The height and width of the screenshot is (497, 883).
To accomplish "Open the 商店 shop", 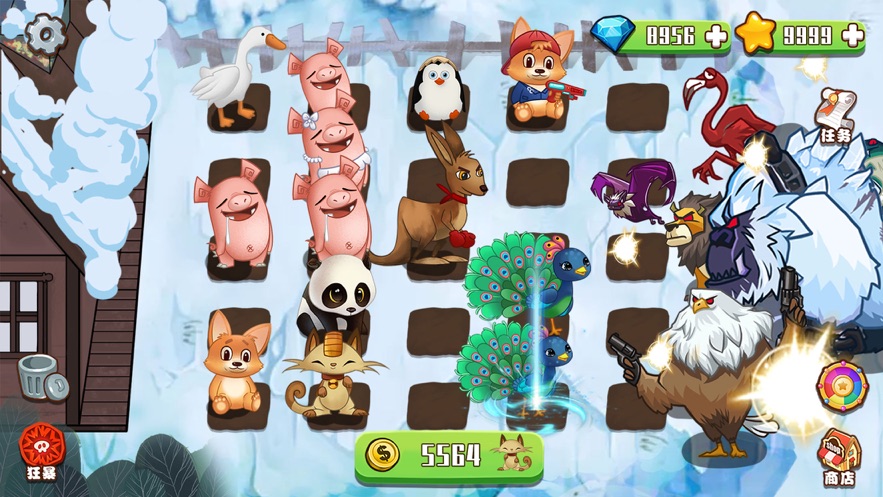I will coord(839,460).
